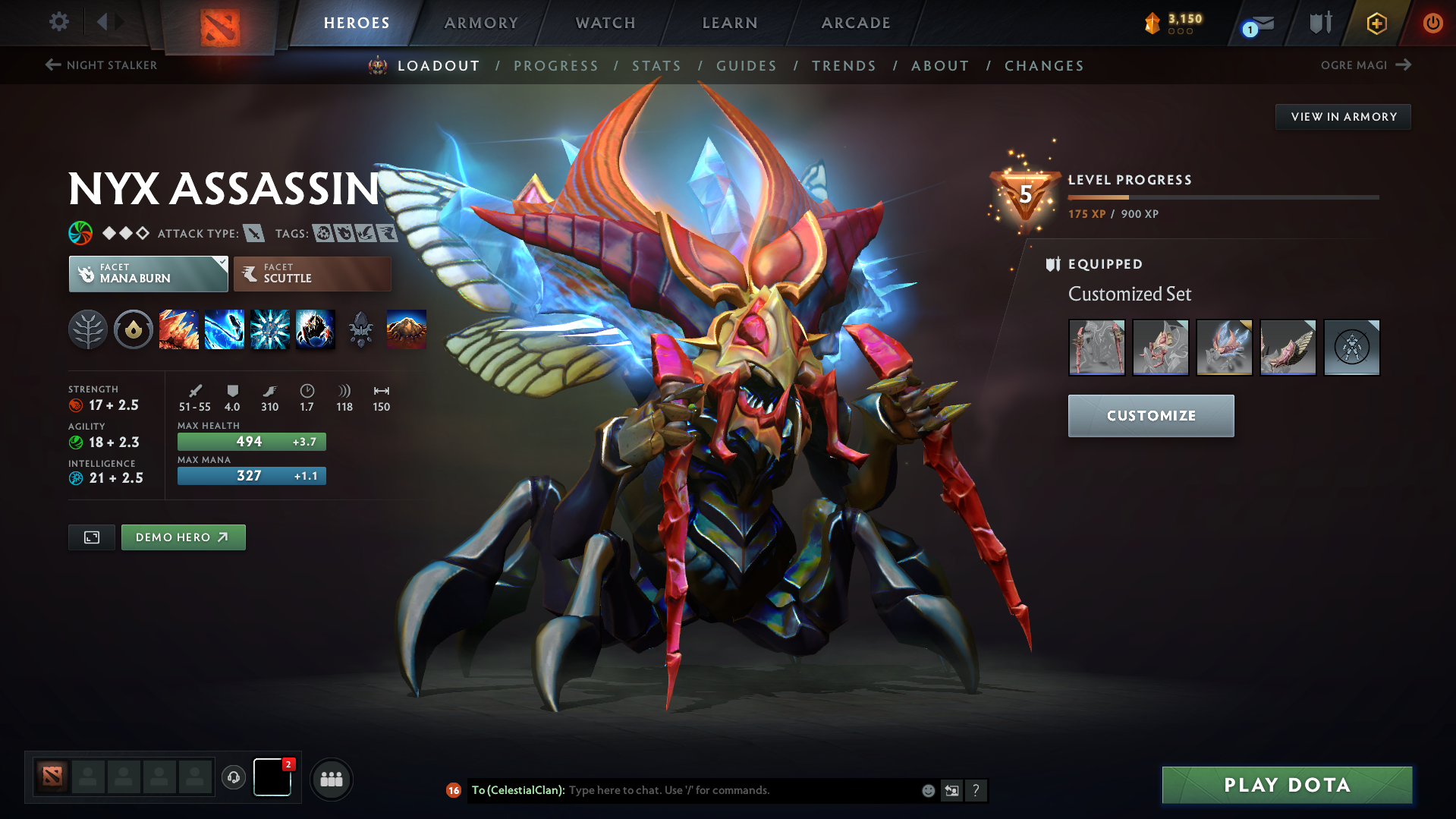Screen dimensions: 1456x819
Task: Open the hero's innate ability icon
Action: pyautogui.click(x=134, y=329)
